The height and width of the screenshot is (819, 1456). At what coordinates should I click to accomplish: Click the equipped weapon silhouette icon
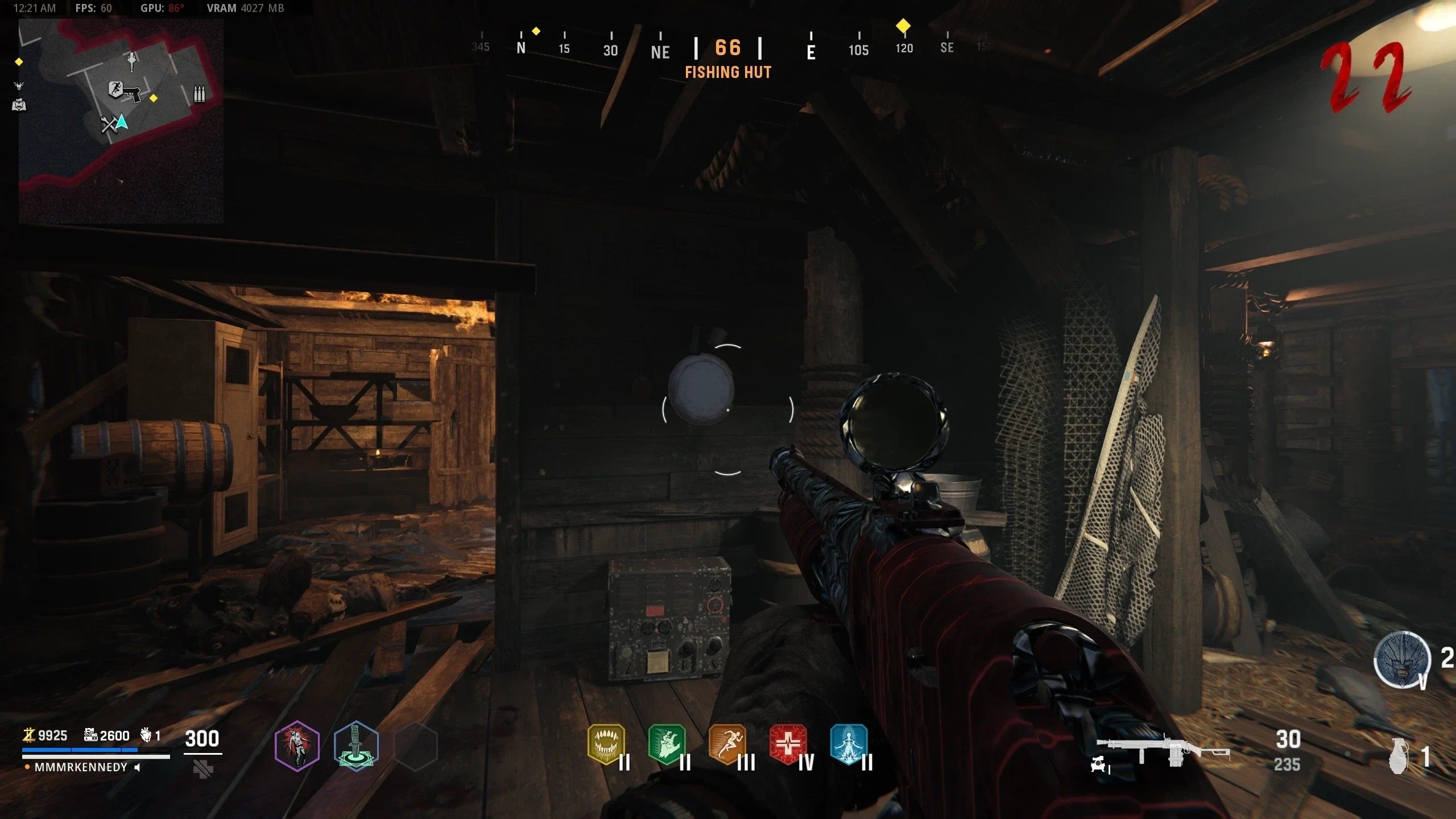point(1163,751)
